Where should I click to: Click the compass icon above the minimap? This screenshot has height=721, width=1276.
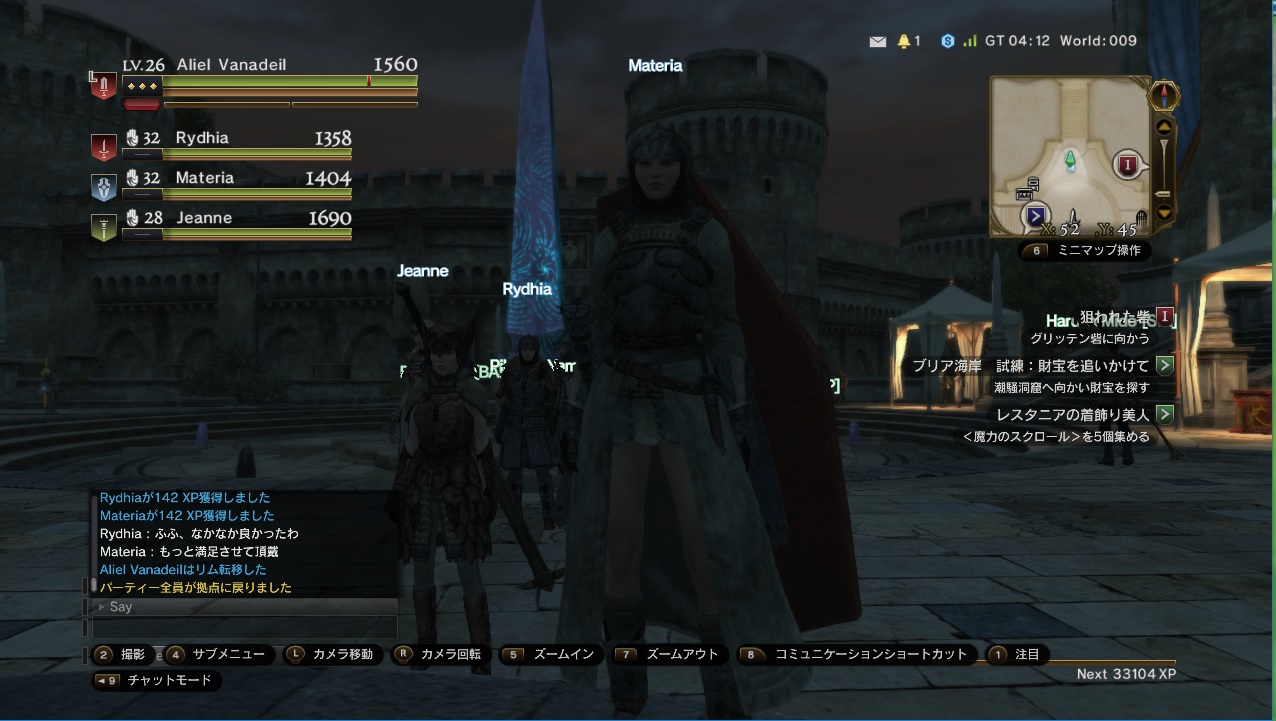point(1163,96)
